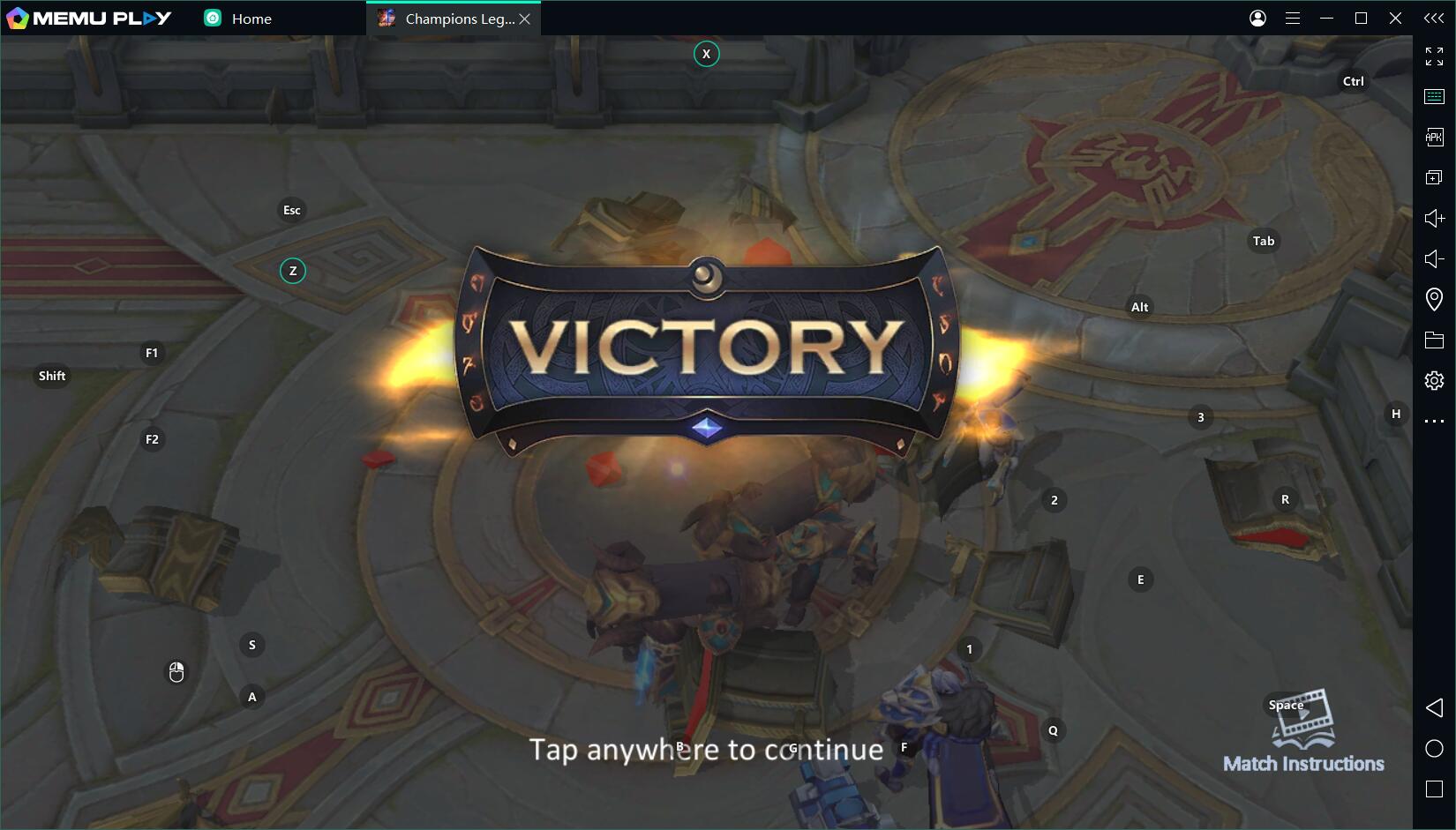Open the shared folder

point(1434,340)
